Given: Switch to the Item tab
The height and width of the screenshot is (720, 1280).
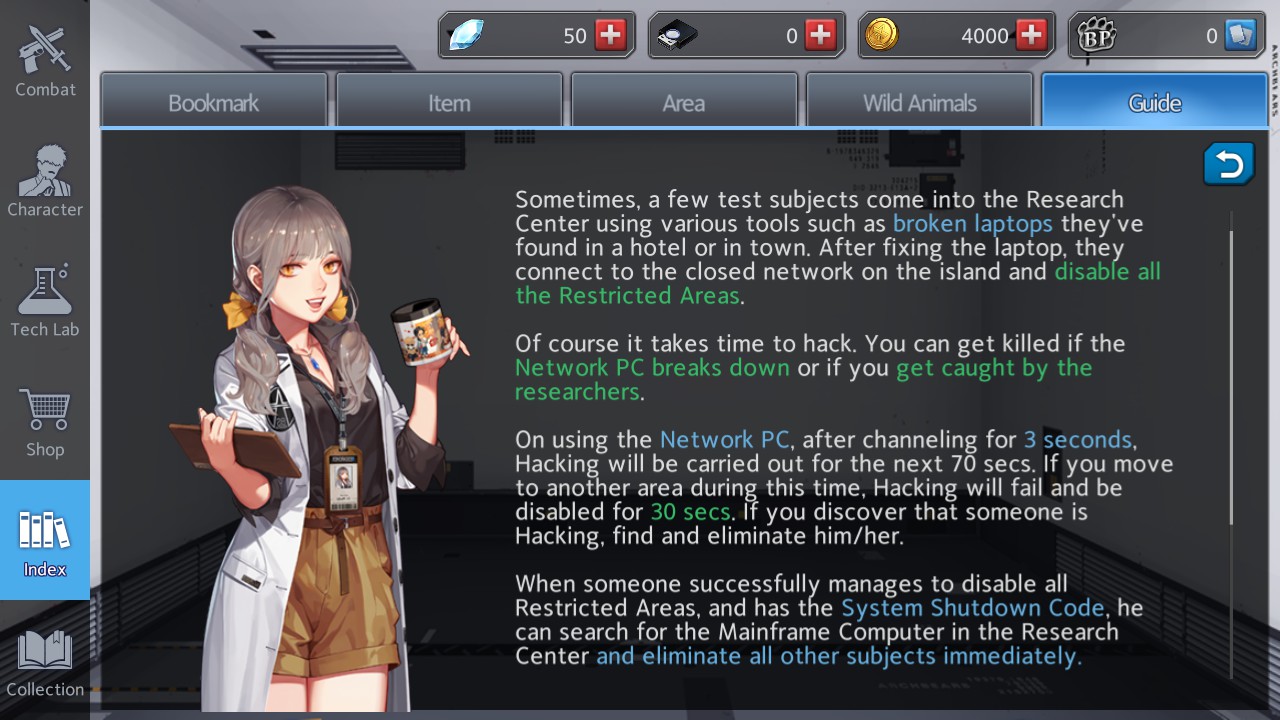Looking at the screenshot, I should pos(448,100).
